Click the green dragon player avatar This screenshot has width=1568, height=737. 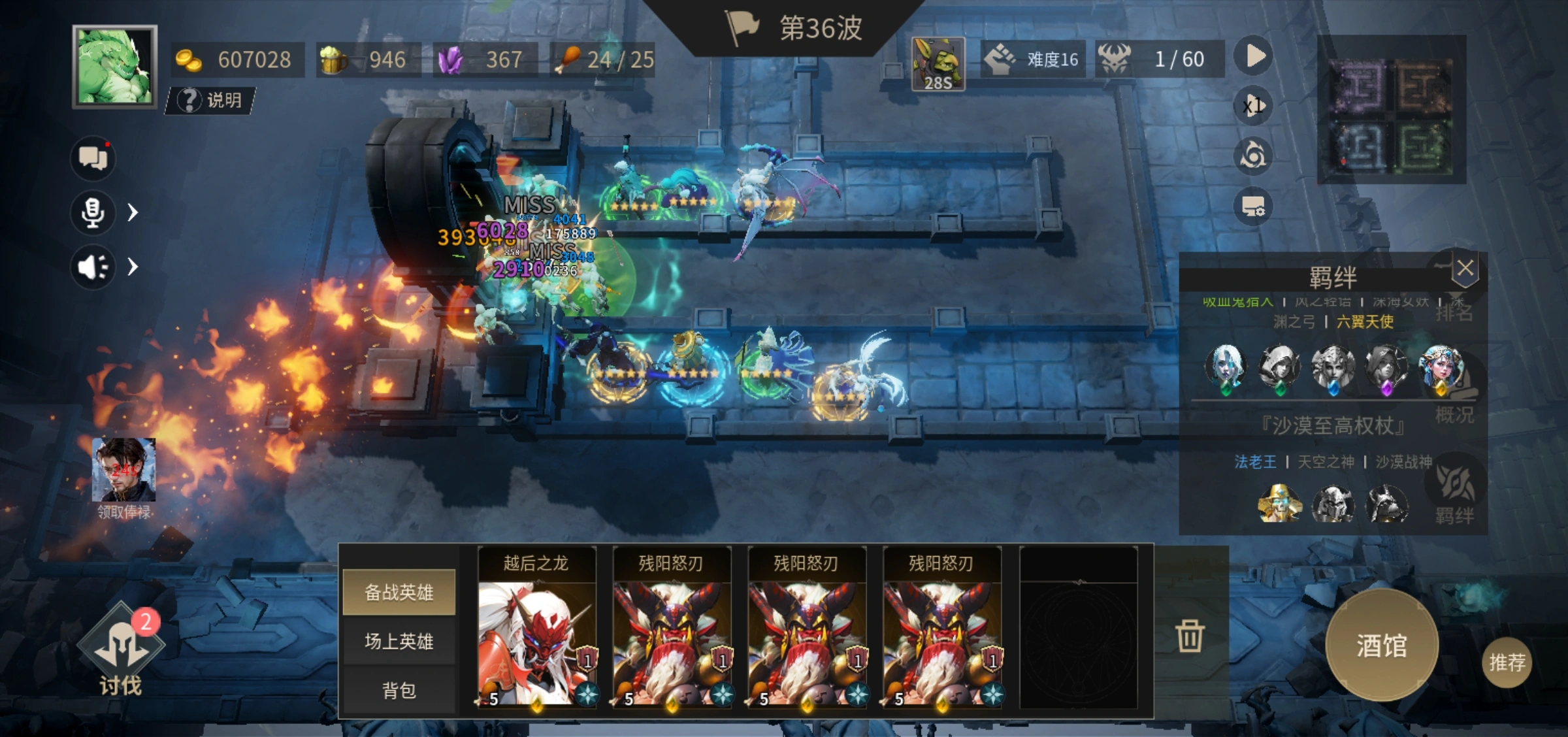[x=115, y=67]
